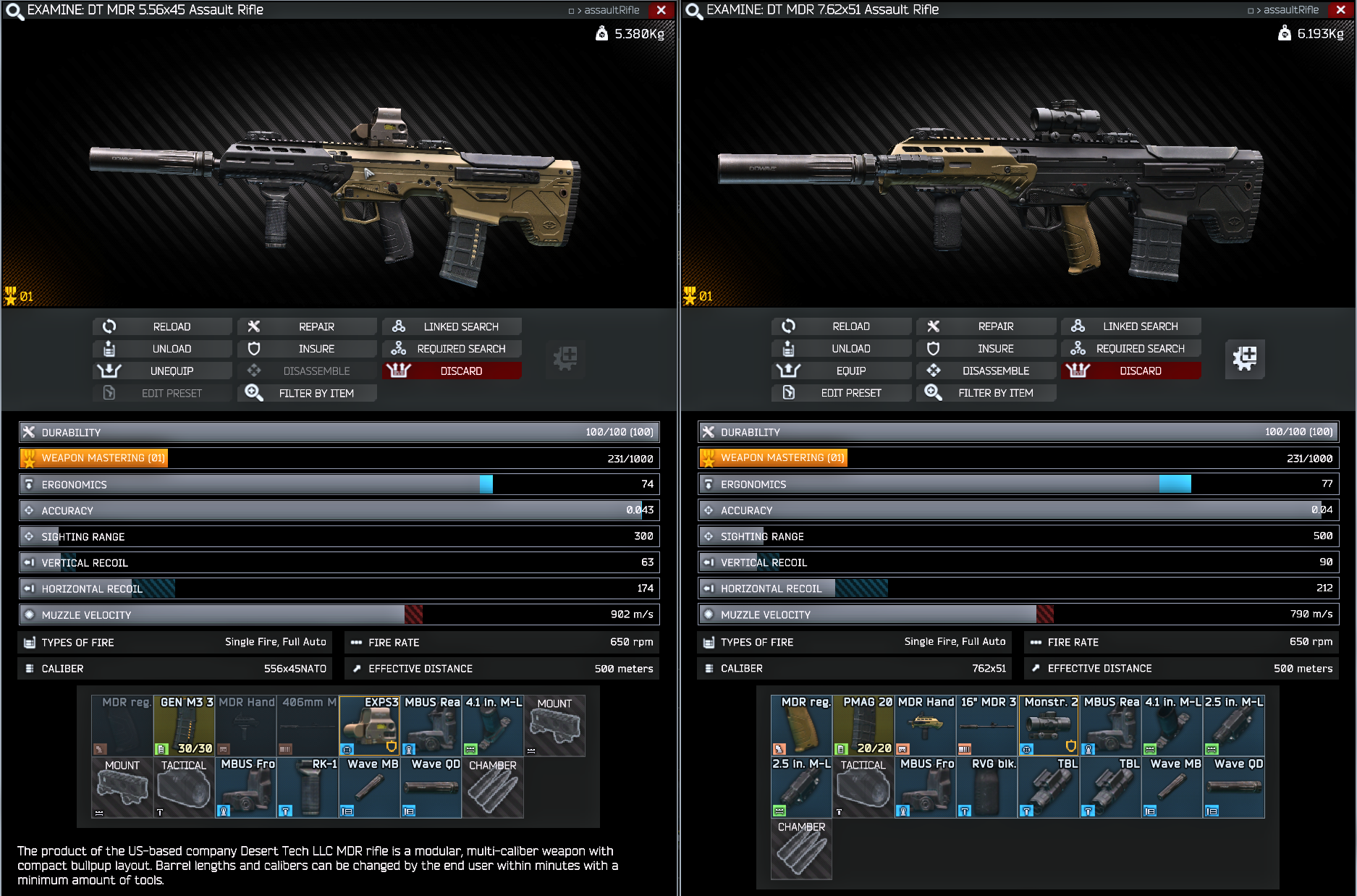Select the PMAG 20 magazine thumbnail
This screenshot has width=1357, height=896.
(x=863, y=724)
